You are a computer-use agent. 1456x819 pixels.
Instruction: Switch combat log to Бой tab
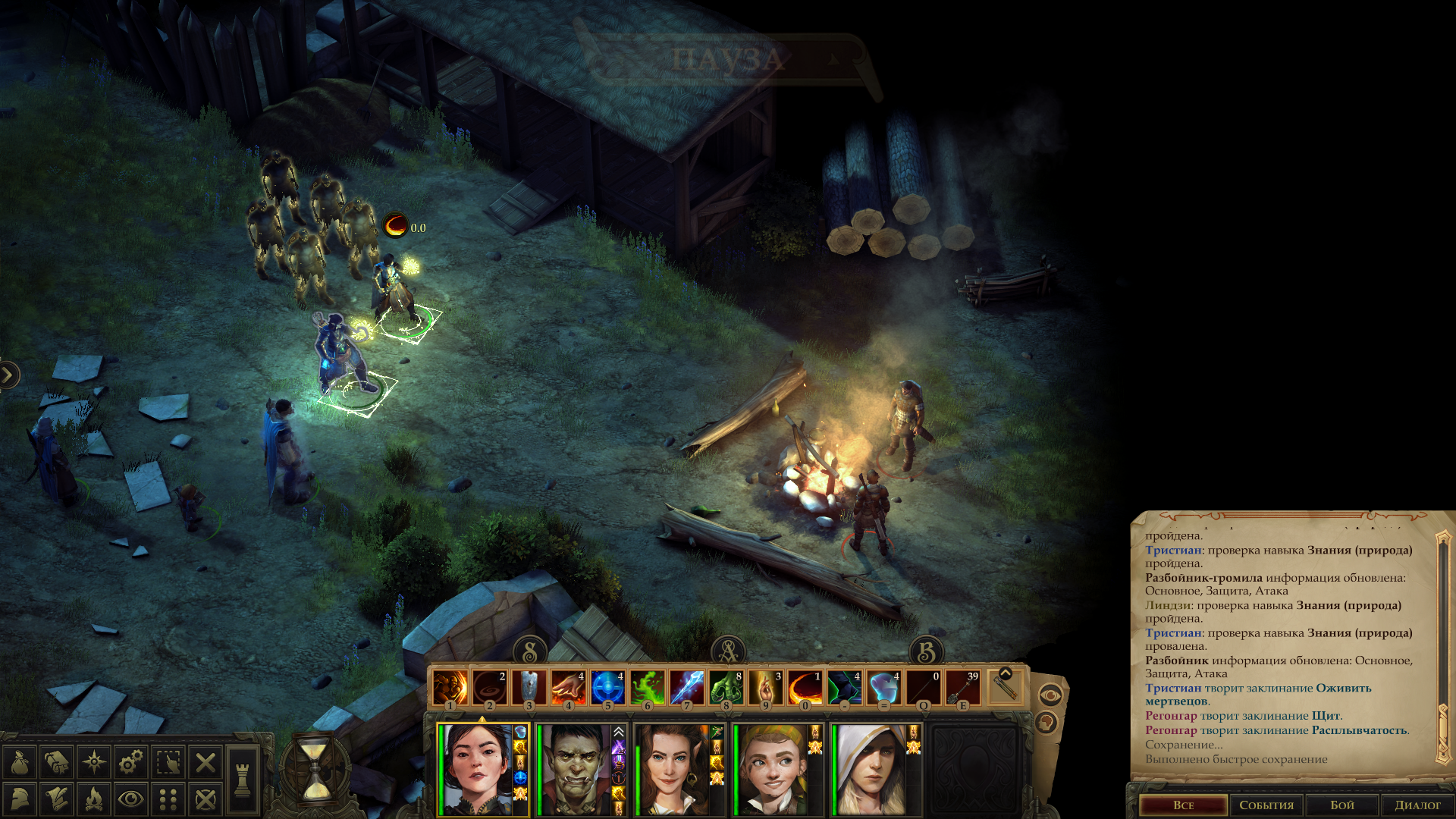click(x=1341, y=805)
